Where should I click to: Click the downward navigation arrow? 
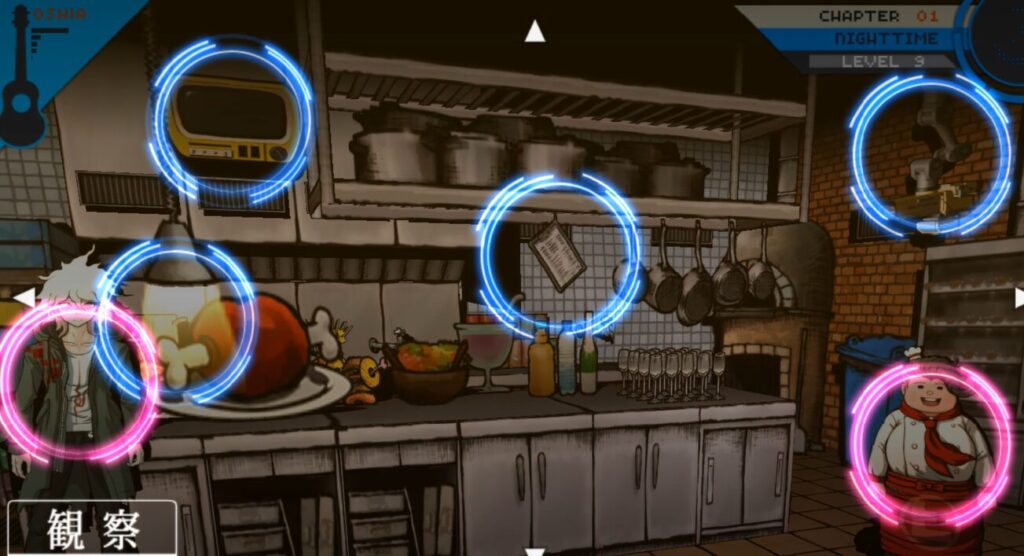535,551
